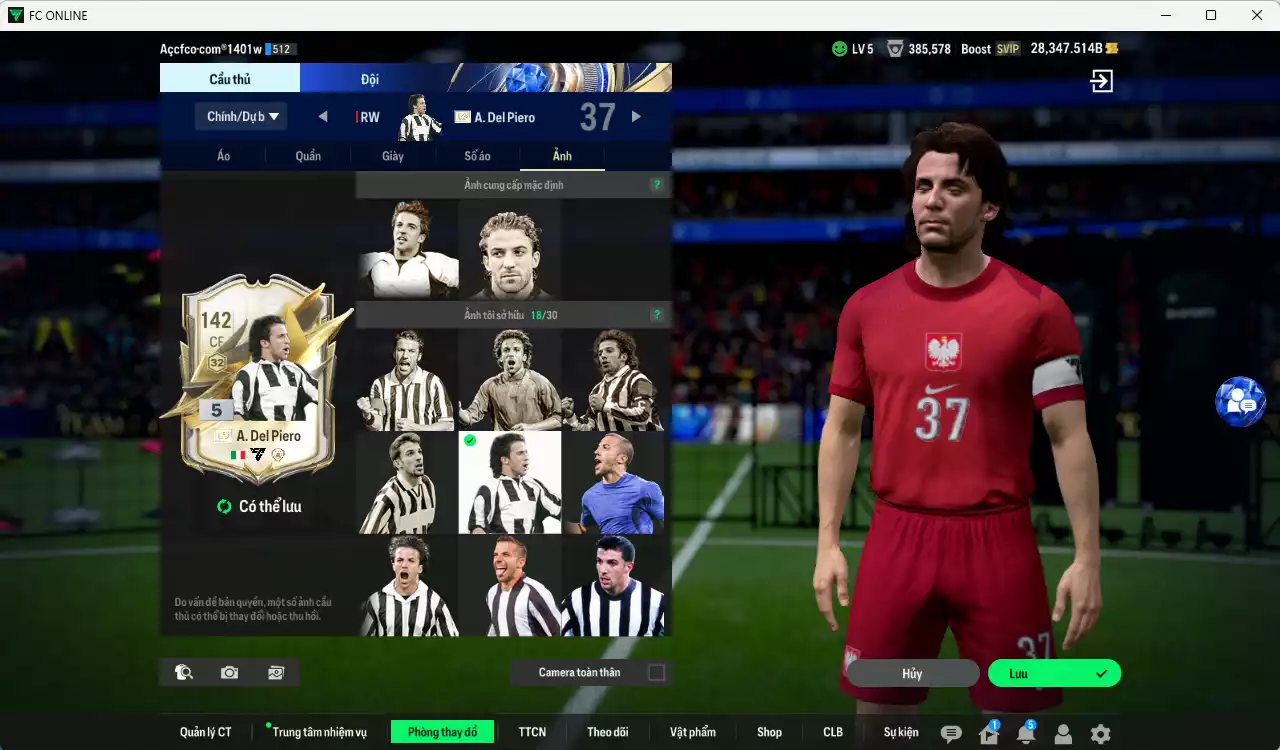Open the player profile icon
The height and width of the screenshot is (750, 1280).
click(x=1064, y=732)
